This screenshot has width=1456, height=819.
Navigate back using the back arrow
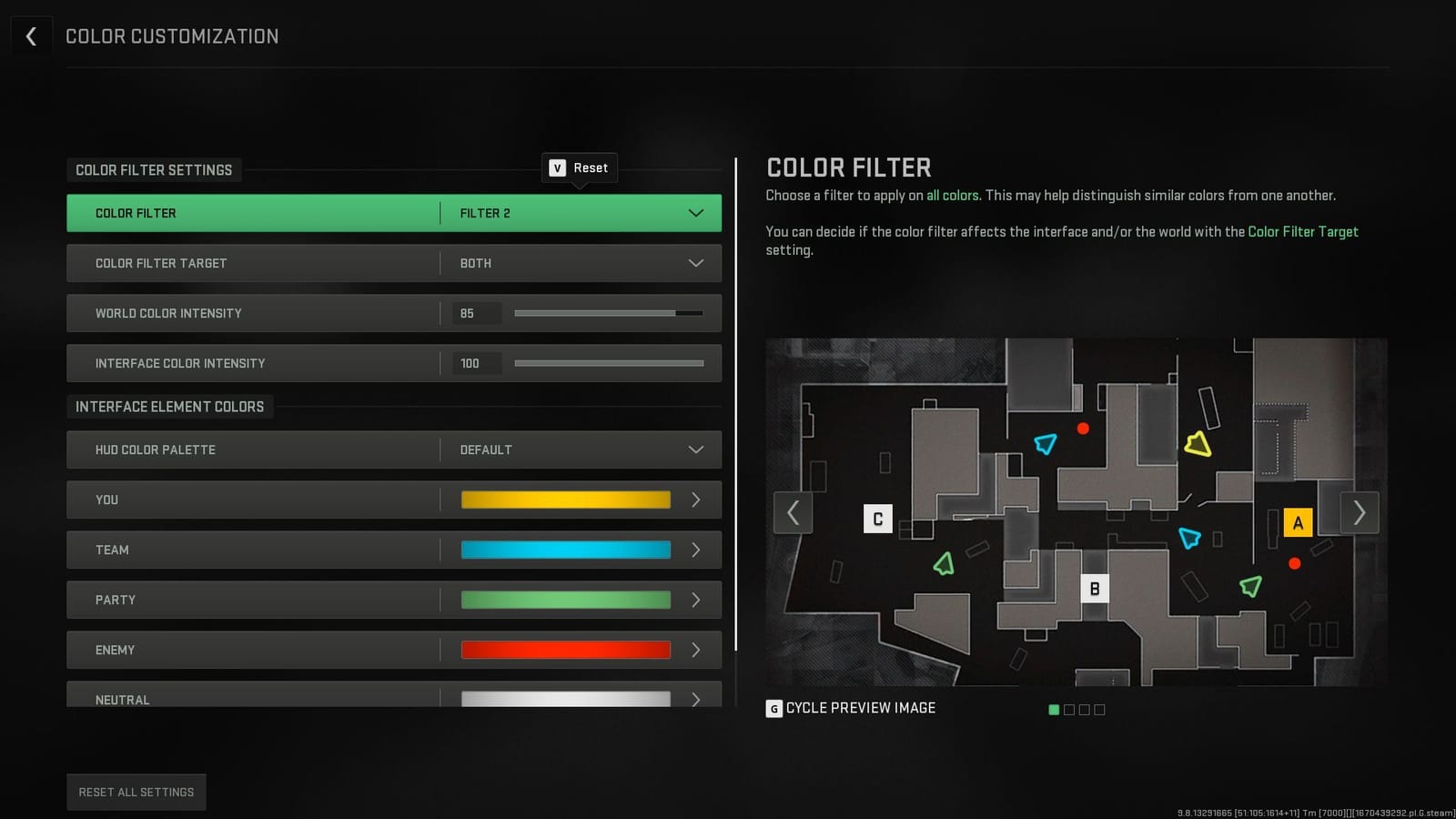click(31, 35)
